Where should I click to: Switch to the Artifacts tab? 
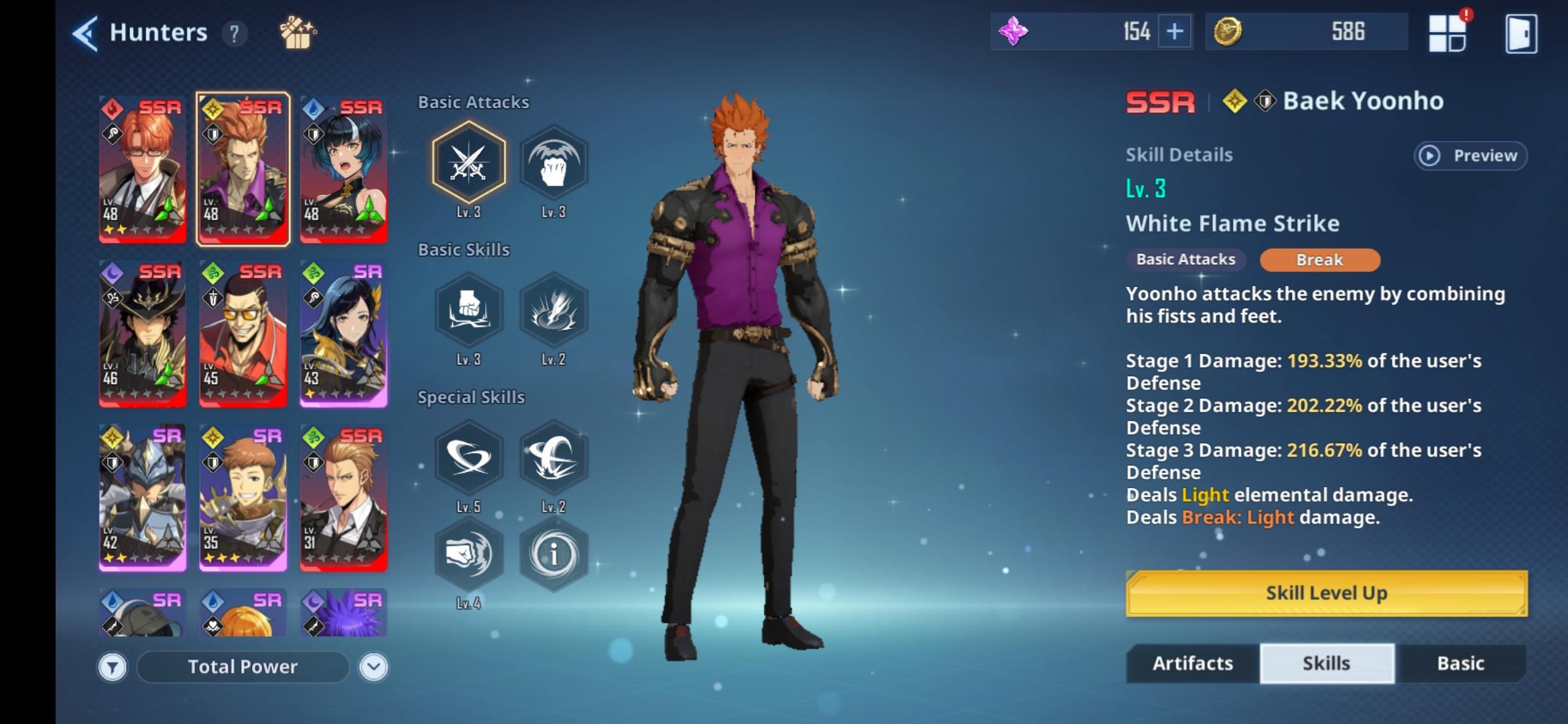pos(1191,663)
